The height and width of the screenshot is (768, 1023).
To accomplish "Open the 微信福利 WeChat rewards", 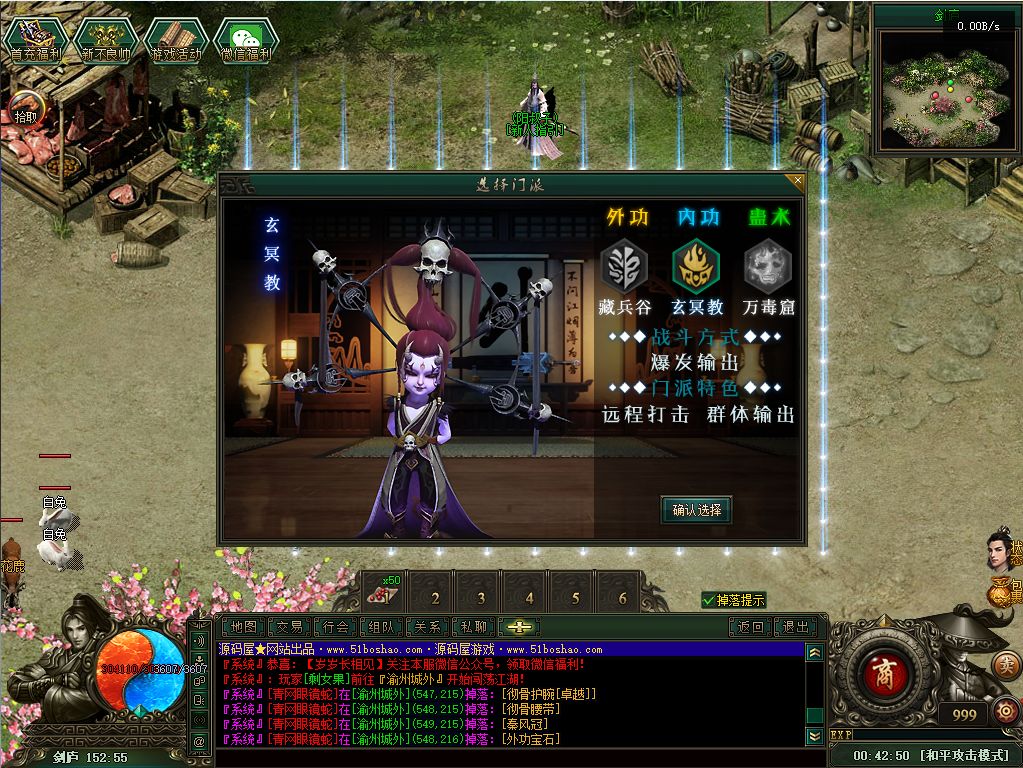I will [247, 40].
